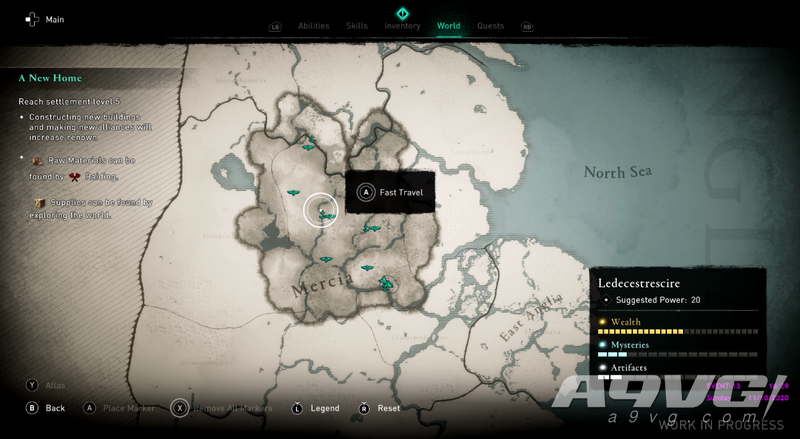
Task: Select the A New Home quest tracker
Action: 50,78
